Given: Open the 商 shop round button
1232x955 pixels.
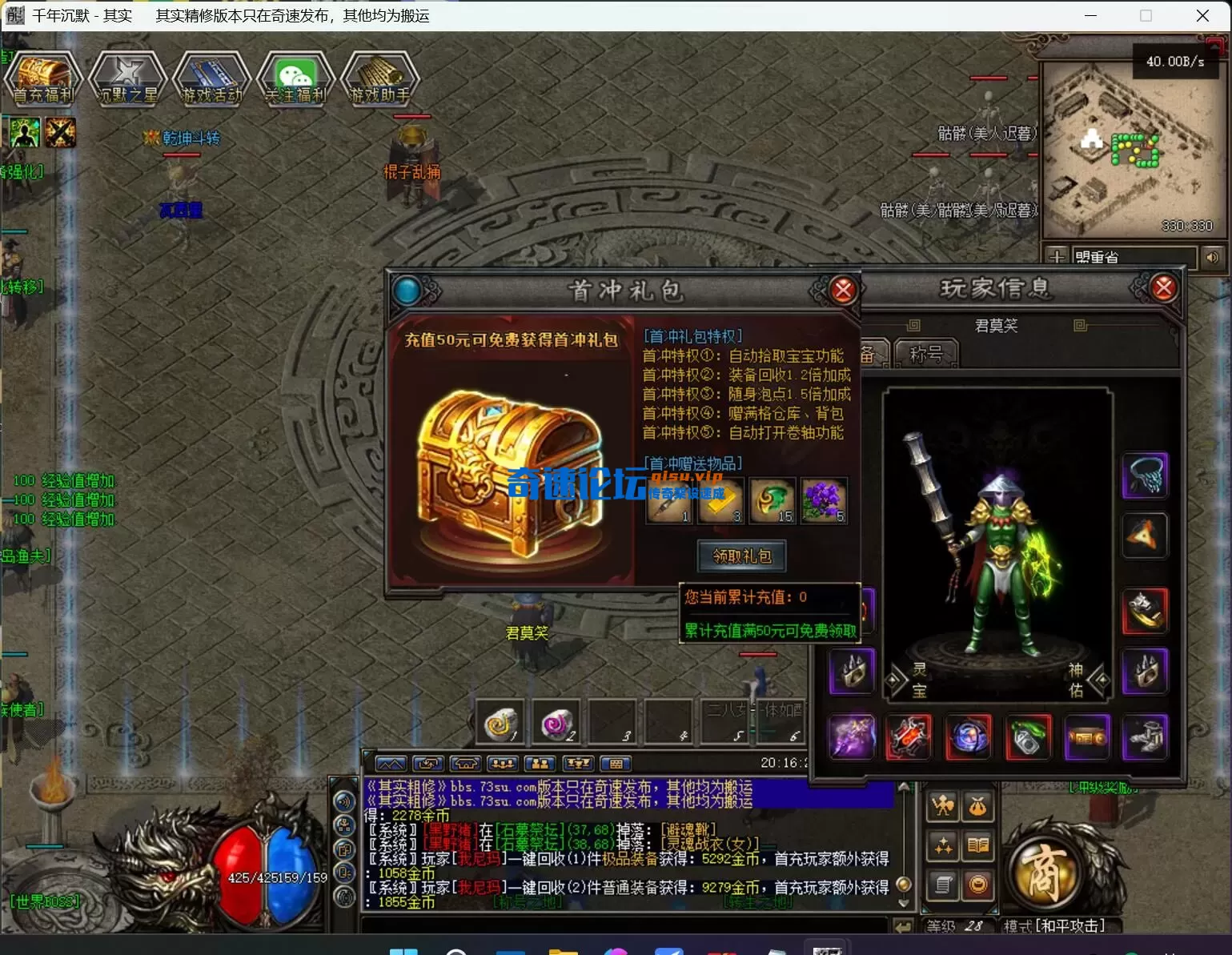Looking at the screenshot, I should pyautogui.click(x=1044, y=872).
